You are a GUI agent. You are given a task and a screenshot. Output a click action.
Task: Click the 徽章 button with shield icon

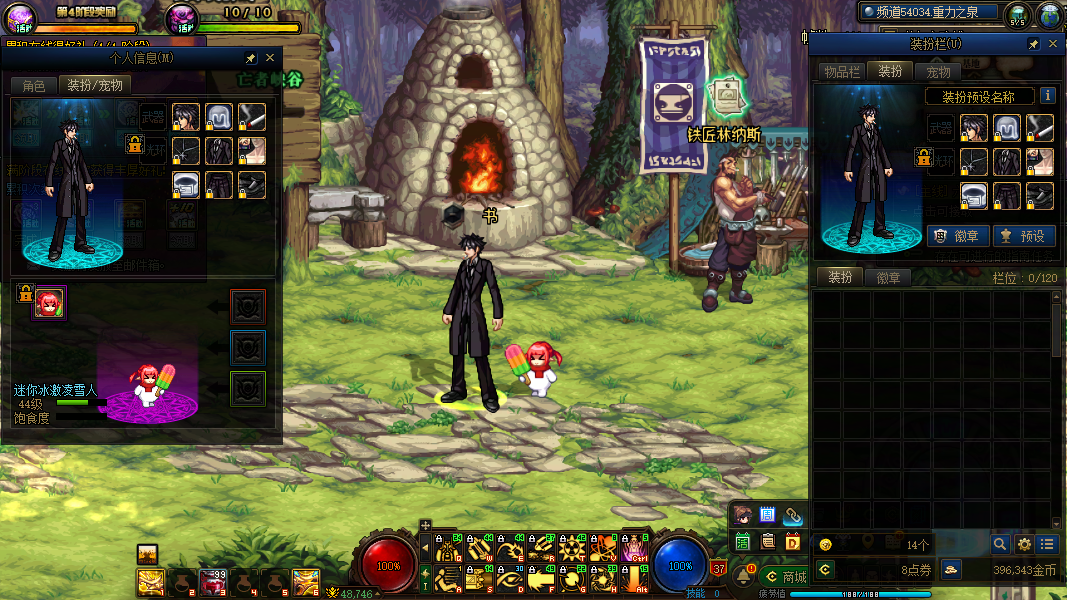coord(958,236)
